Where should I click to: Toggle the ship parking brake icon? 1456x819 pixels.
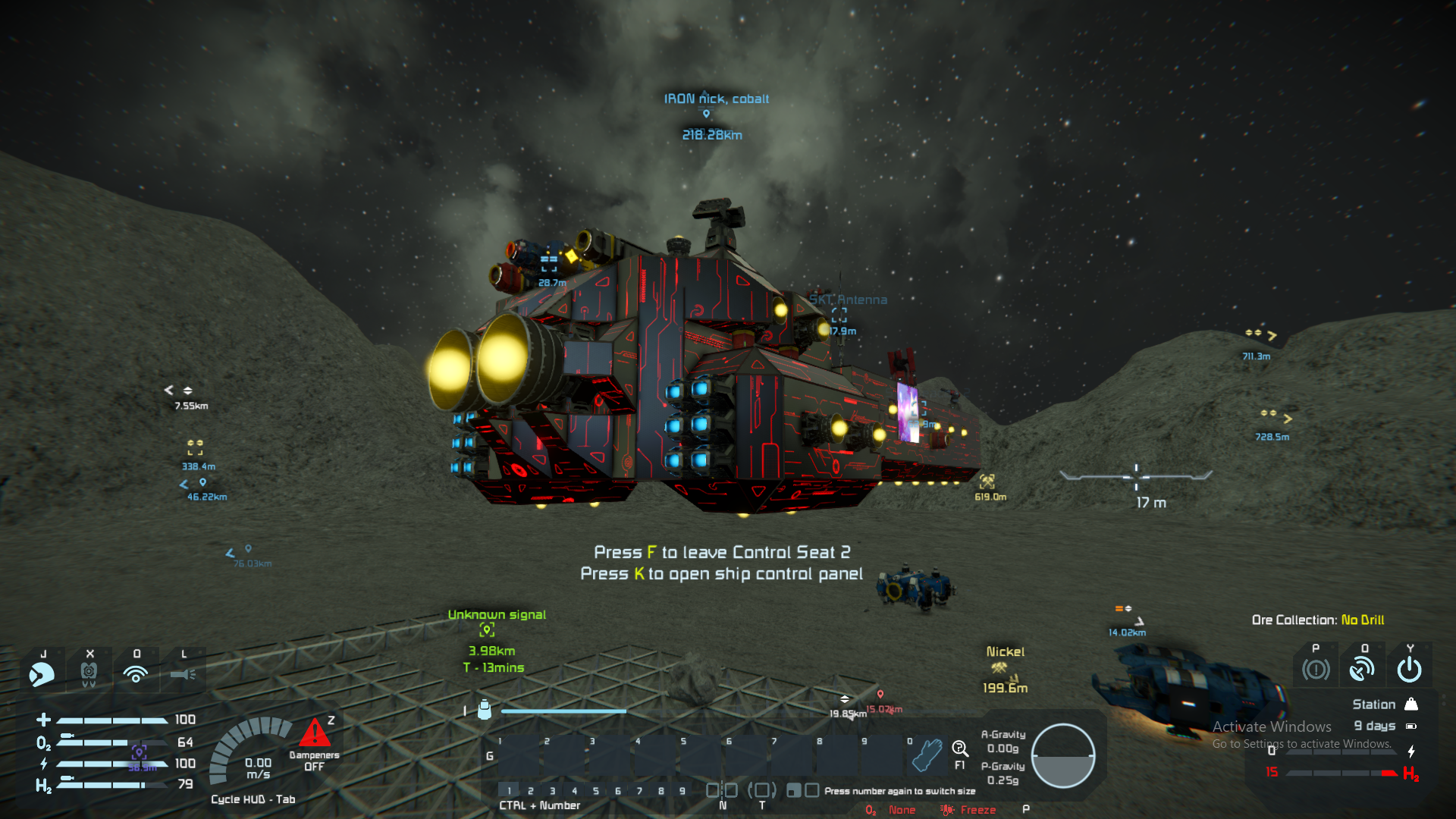click(1316, 670)
